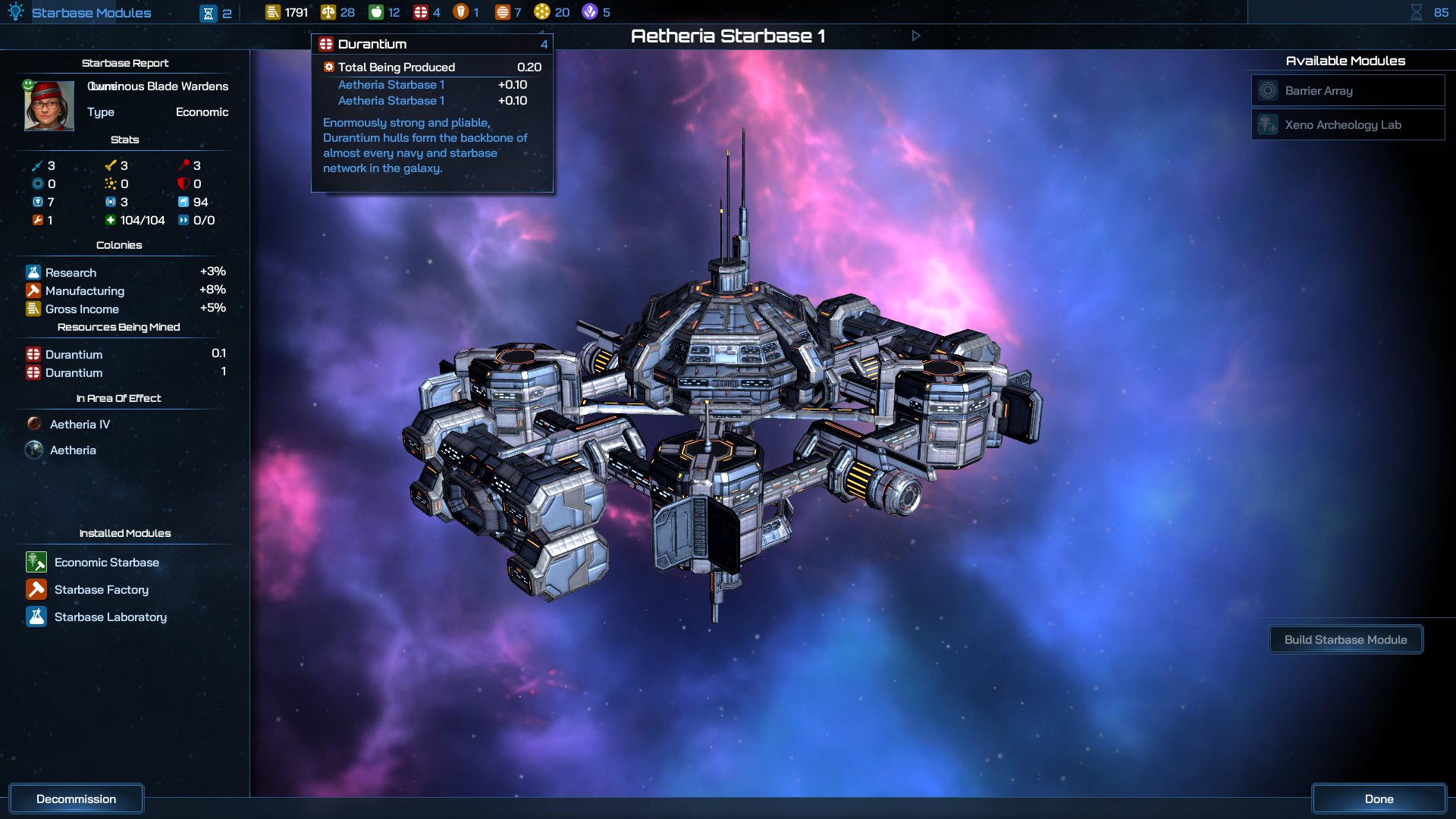Screen dimensions: 1456x819
Task: Click the purple resource icon in top bar
Action: tap(590, 12)
